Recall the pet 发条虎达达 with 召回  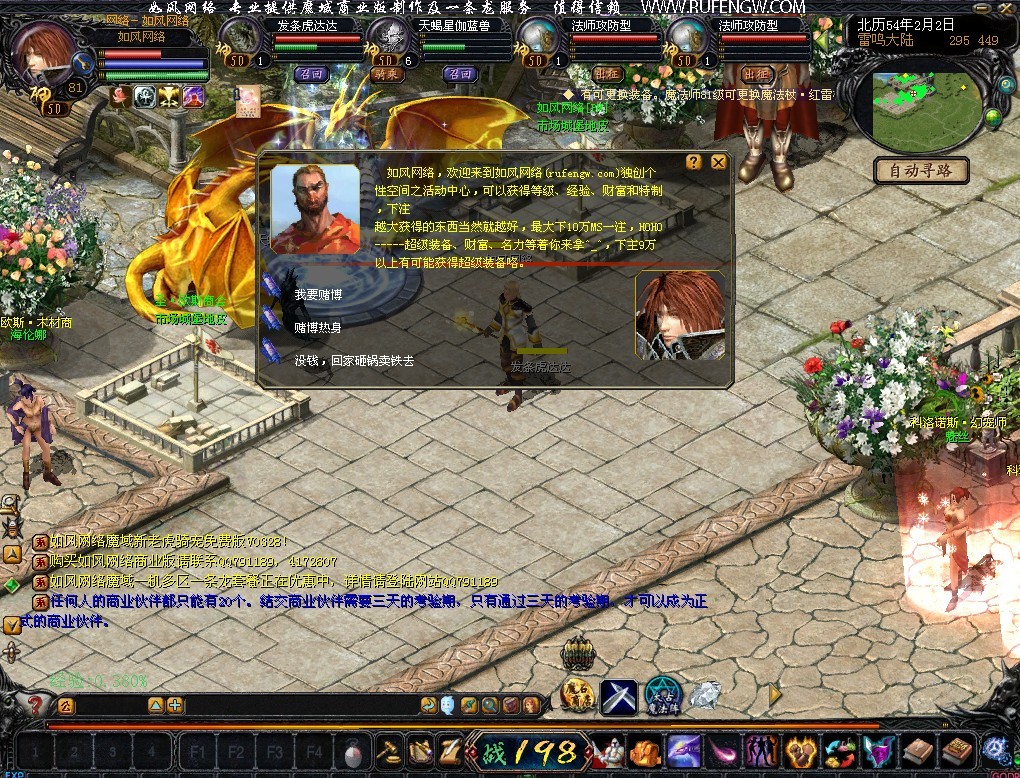(x=311, y=74)
